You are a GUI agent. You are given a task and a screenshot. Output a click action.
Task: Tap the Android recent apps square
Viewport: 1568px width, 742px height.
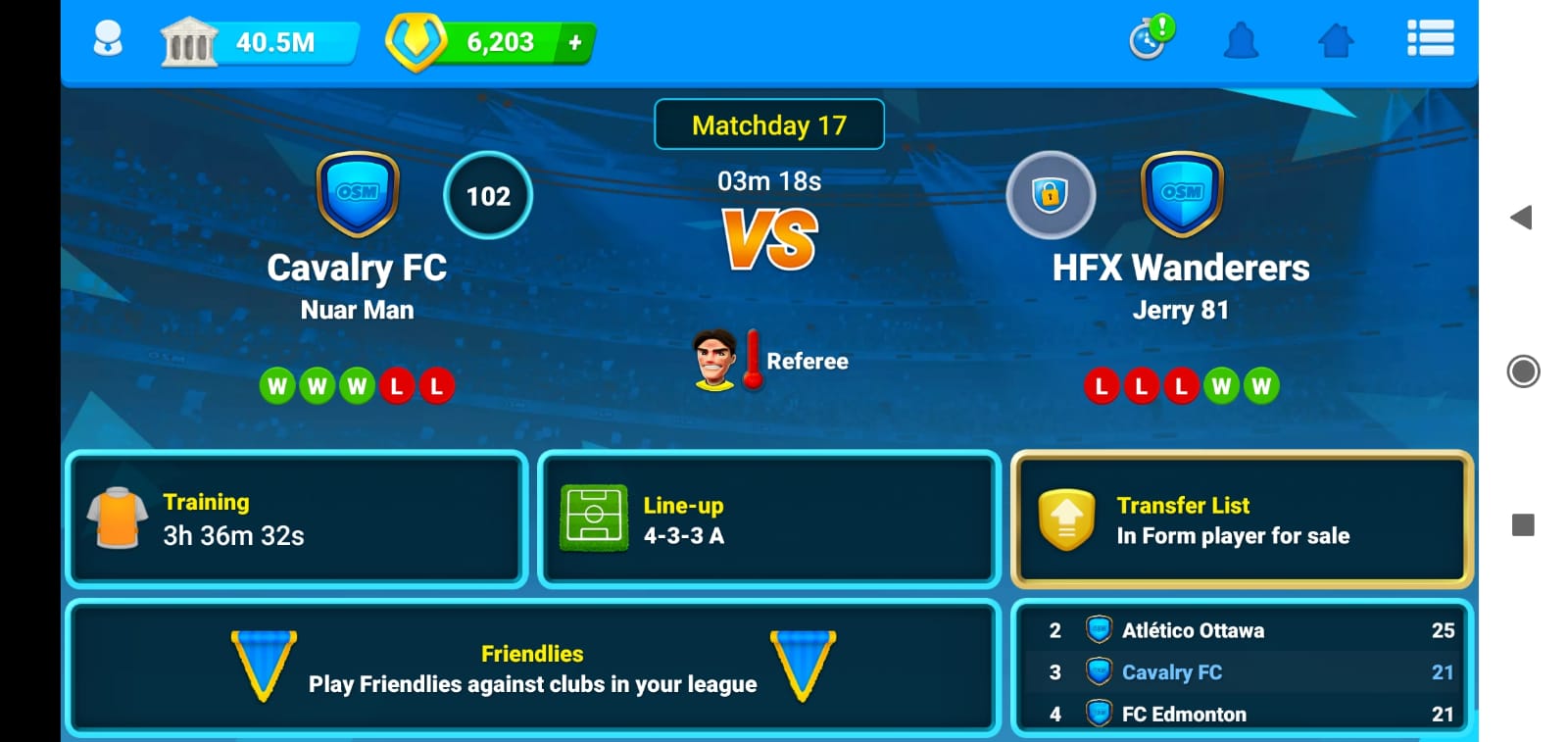1523,525
